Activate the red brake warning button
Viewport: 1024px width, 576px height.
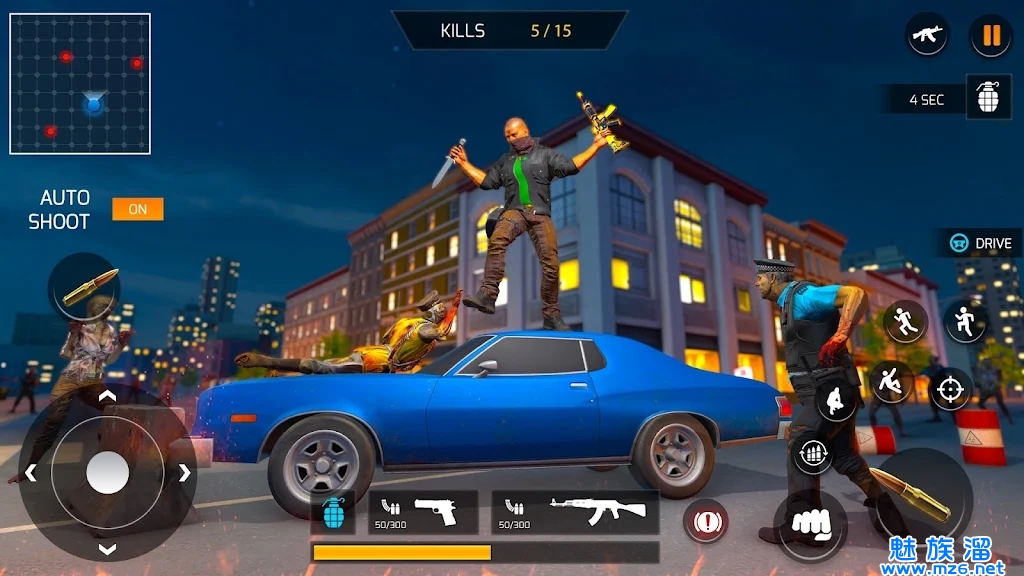706,521
